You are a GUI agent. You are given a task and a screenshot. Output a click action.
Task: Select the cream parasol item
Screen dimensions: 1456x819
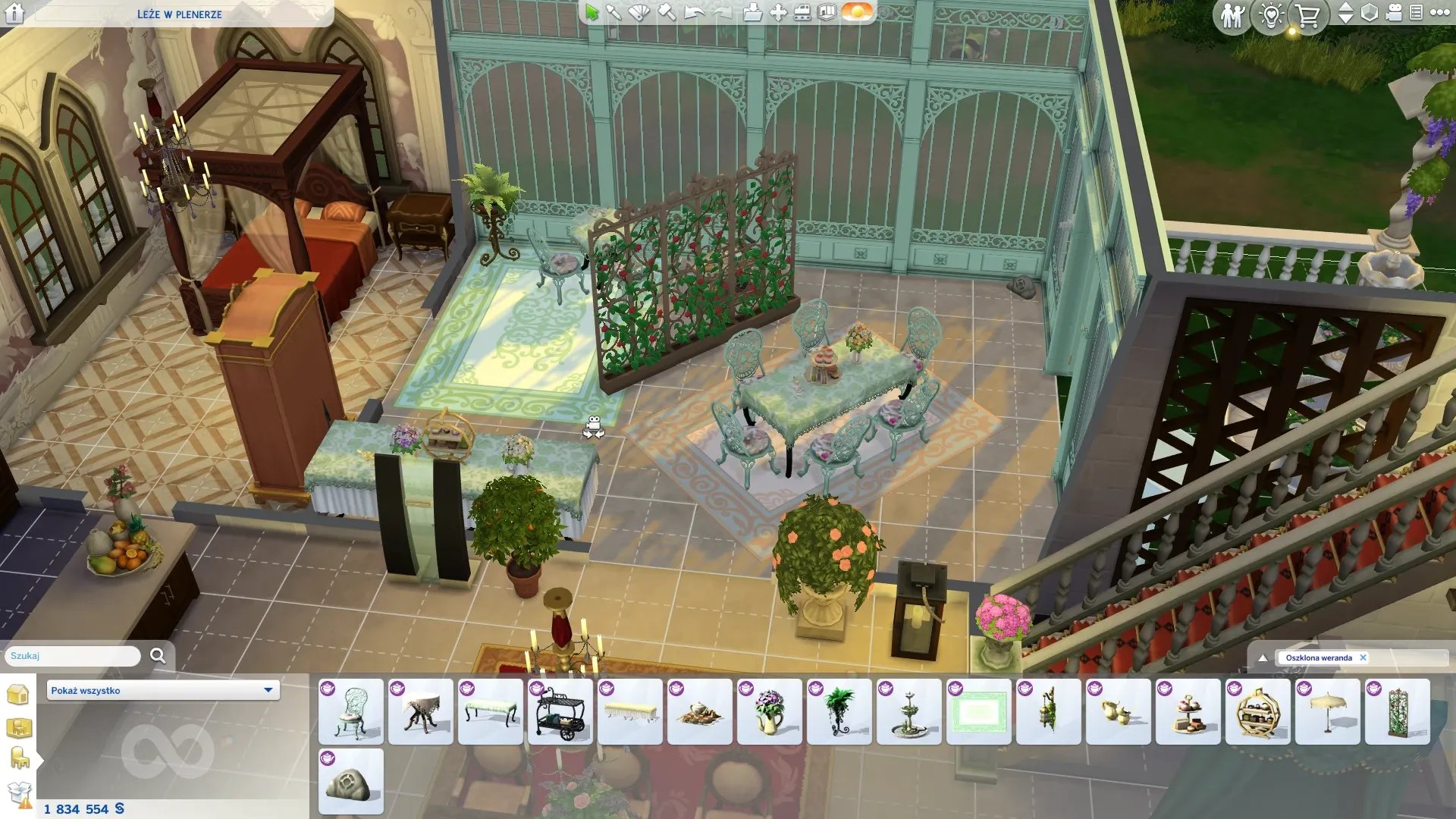click(1328, 711)
